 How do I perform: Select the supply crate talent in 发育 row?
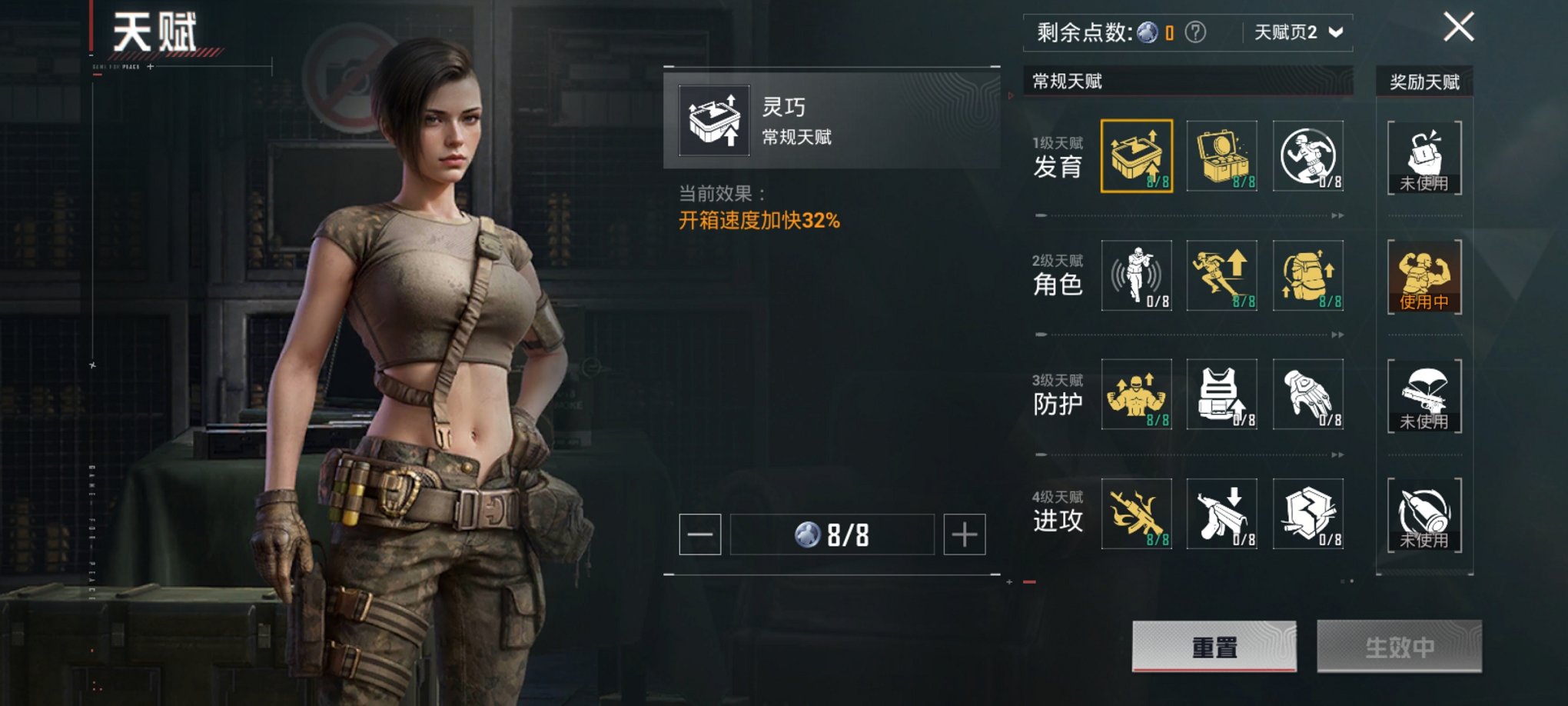pos(1223,158)
